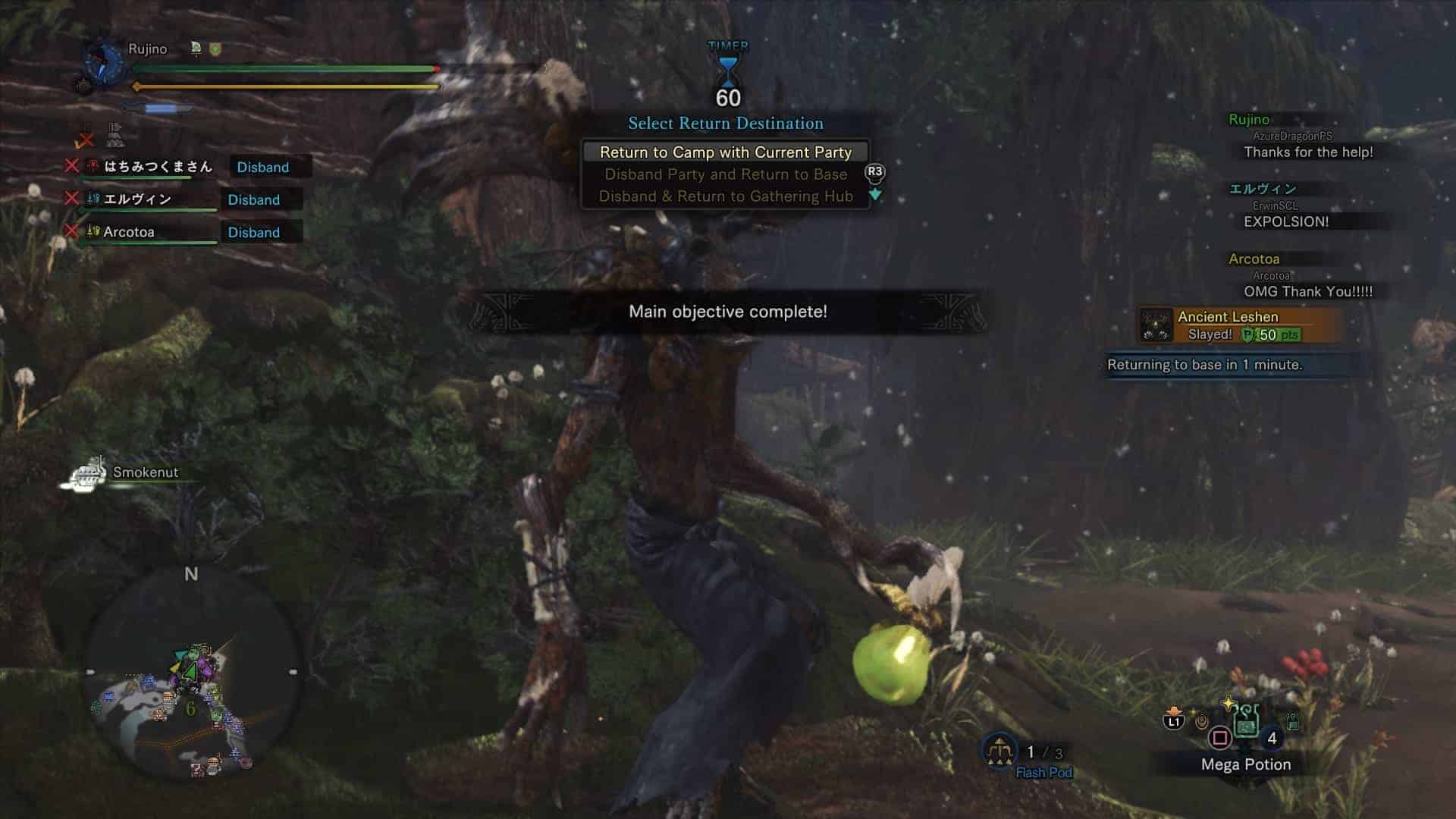Image resolution: width=1456 pixels, height=819 pixels.
Task: Open the R3 destination toggle option
Action: (874, 174)
